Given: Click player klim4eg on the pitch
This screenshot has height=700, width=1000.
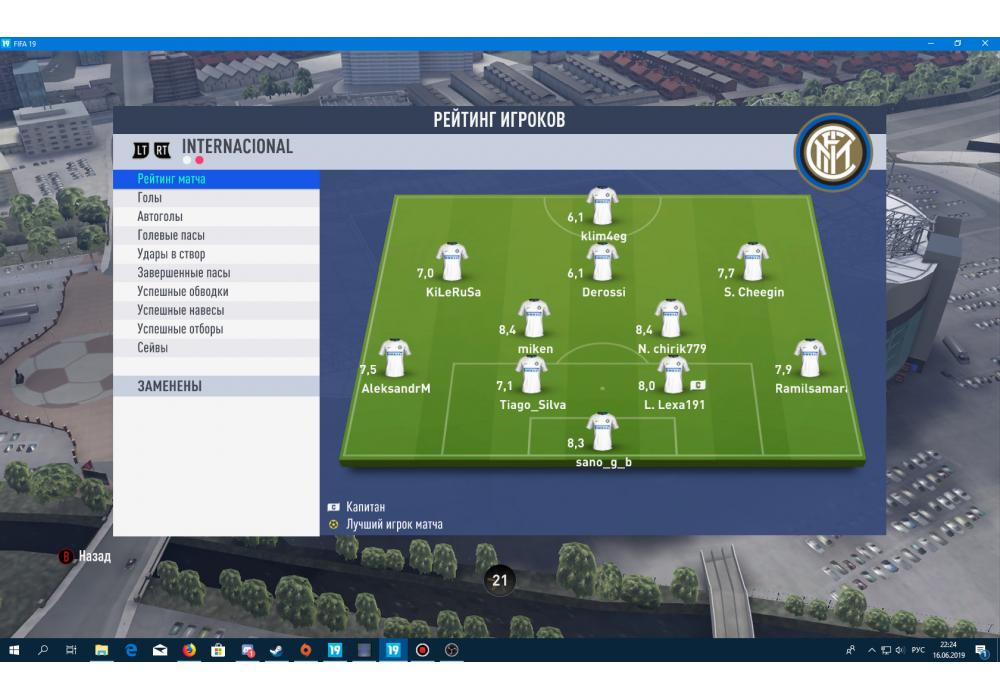Looking at the screenshot, I should pos(602,207).
